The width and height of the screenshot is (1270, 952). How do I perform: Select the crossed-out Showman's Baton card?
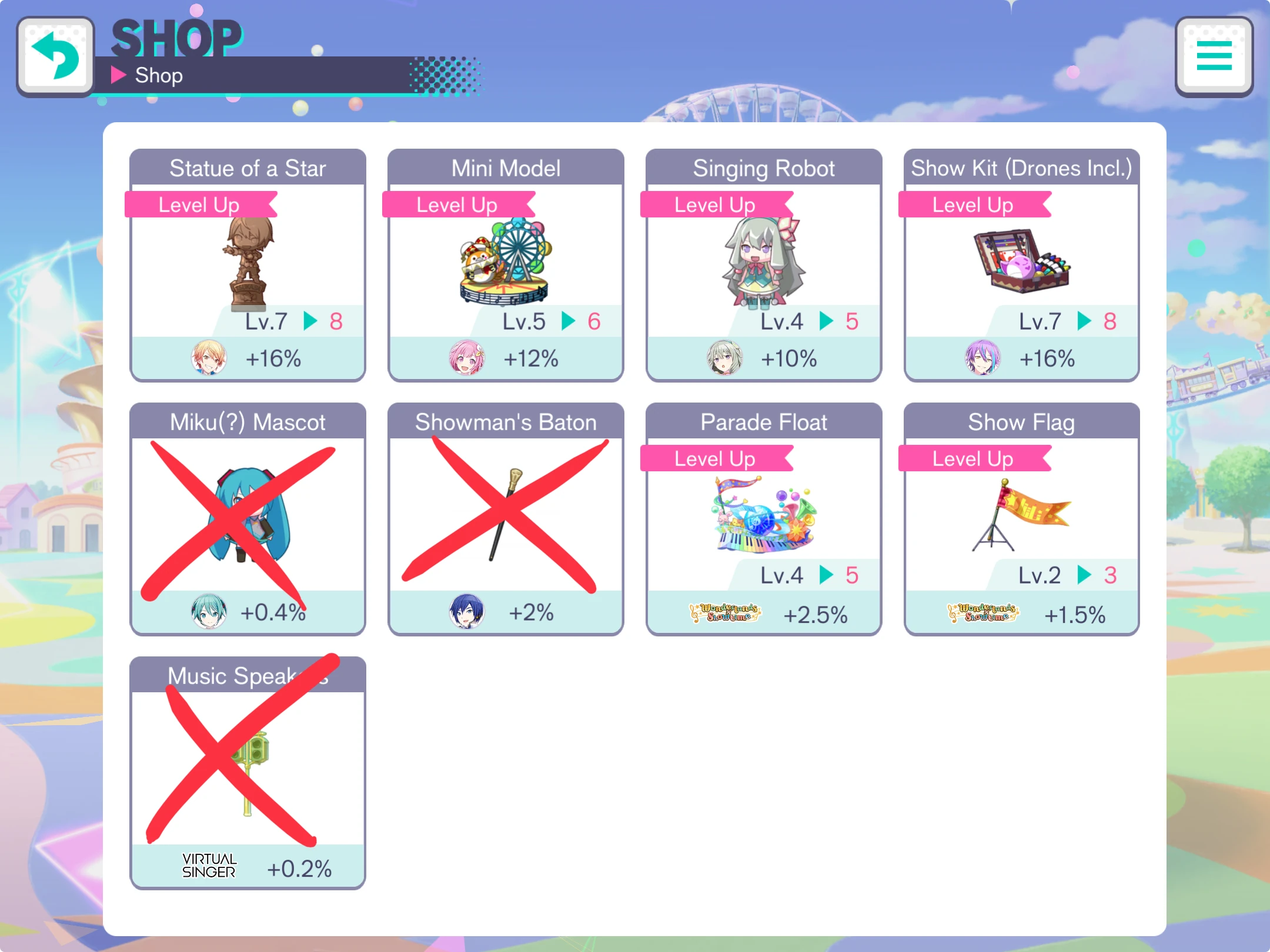tap(504, 517)
